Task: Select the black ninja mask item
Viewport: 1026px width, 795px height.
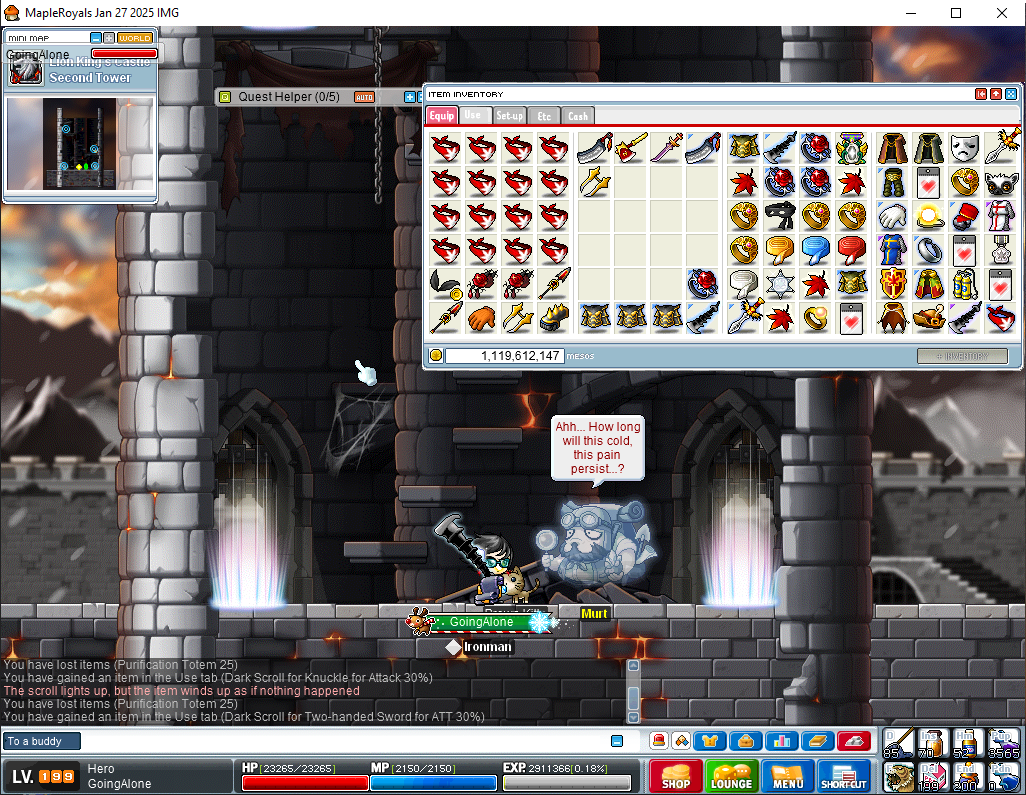Action: coord(779,215)
